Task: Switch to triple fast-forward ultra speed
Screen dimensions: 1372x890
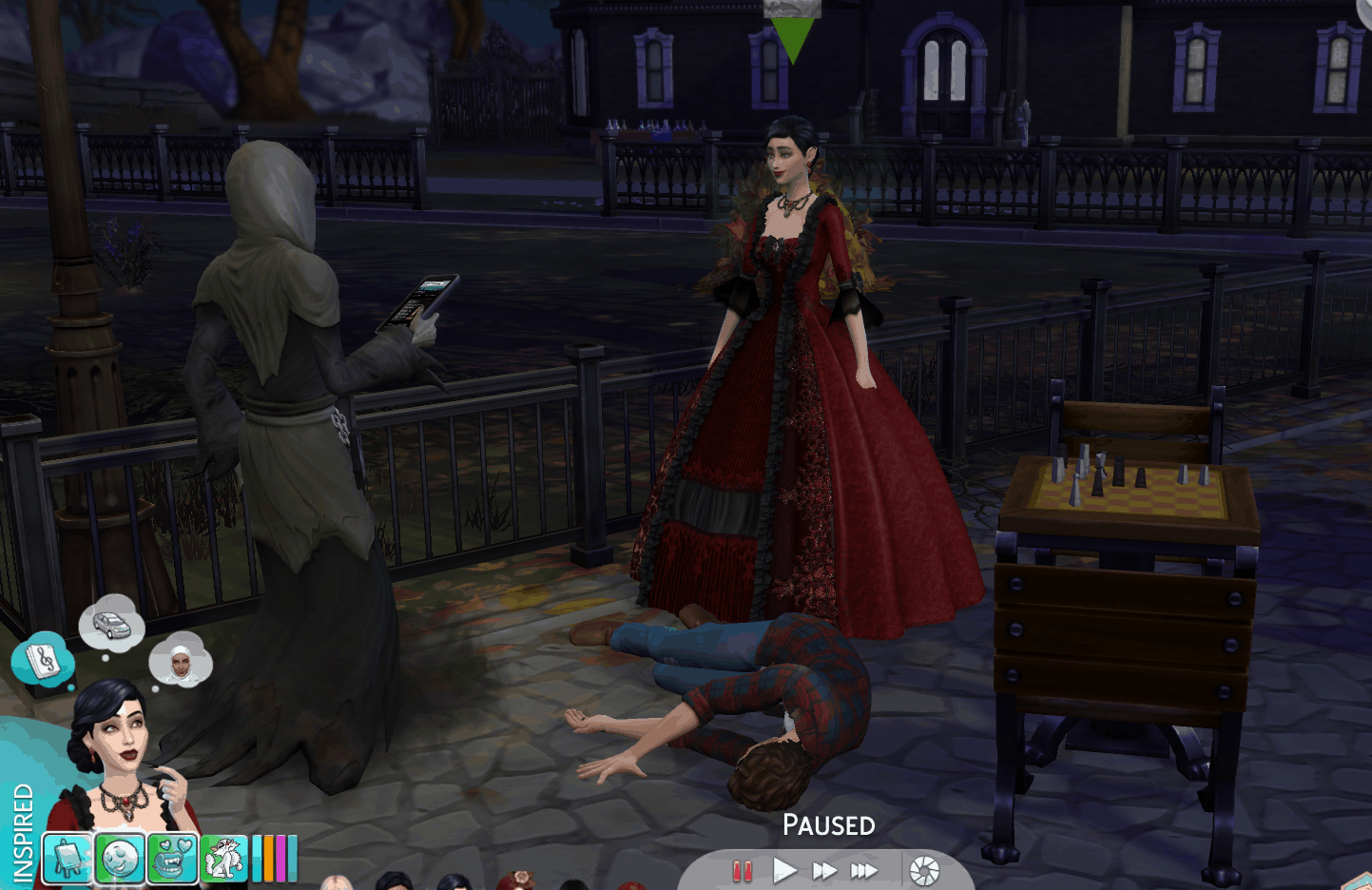Action: tap(864, 870)
